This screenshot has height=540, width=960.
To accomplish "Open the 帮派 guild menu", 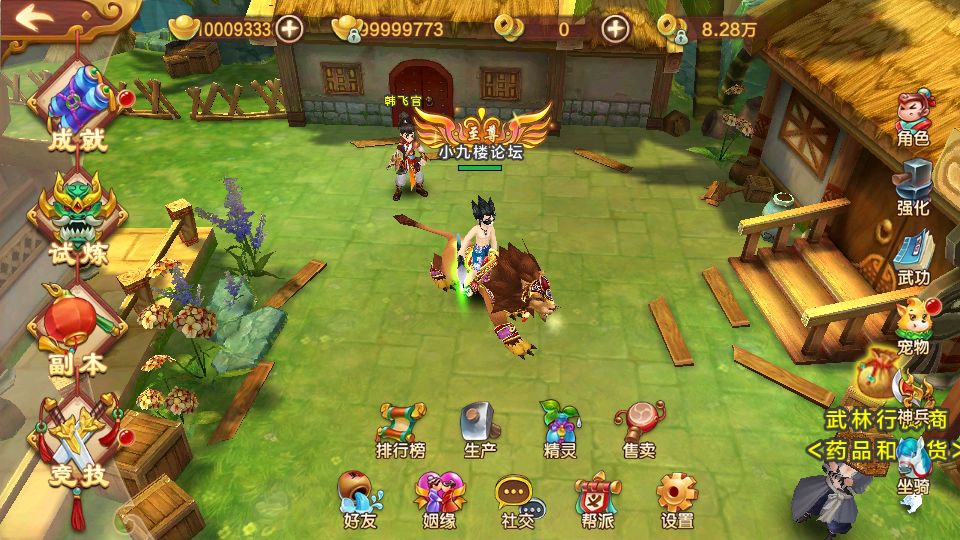I will click(597, 499).
